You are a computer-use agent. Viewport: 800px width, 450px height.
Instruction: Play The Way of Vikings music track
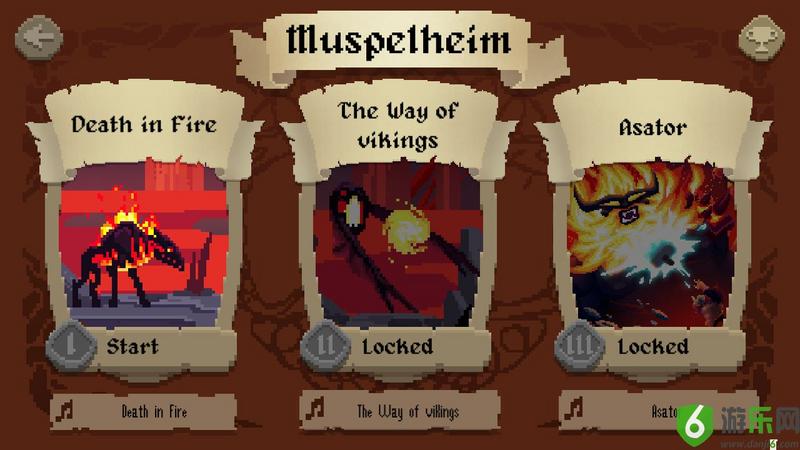point(399,410)
